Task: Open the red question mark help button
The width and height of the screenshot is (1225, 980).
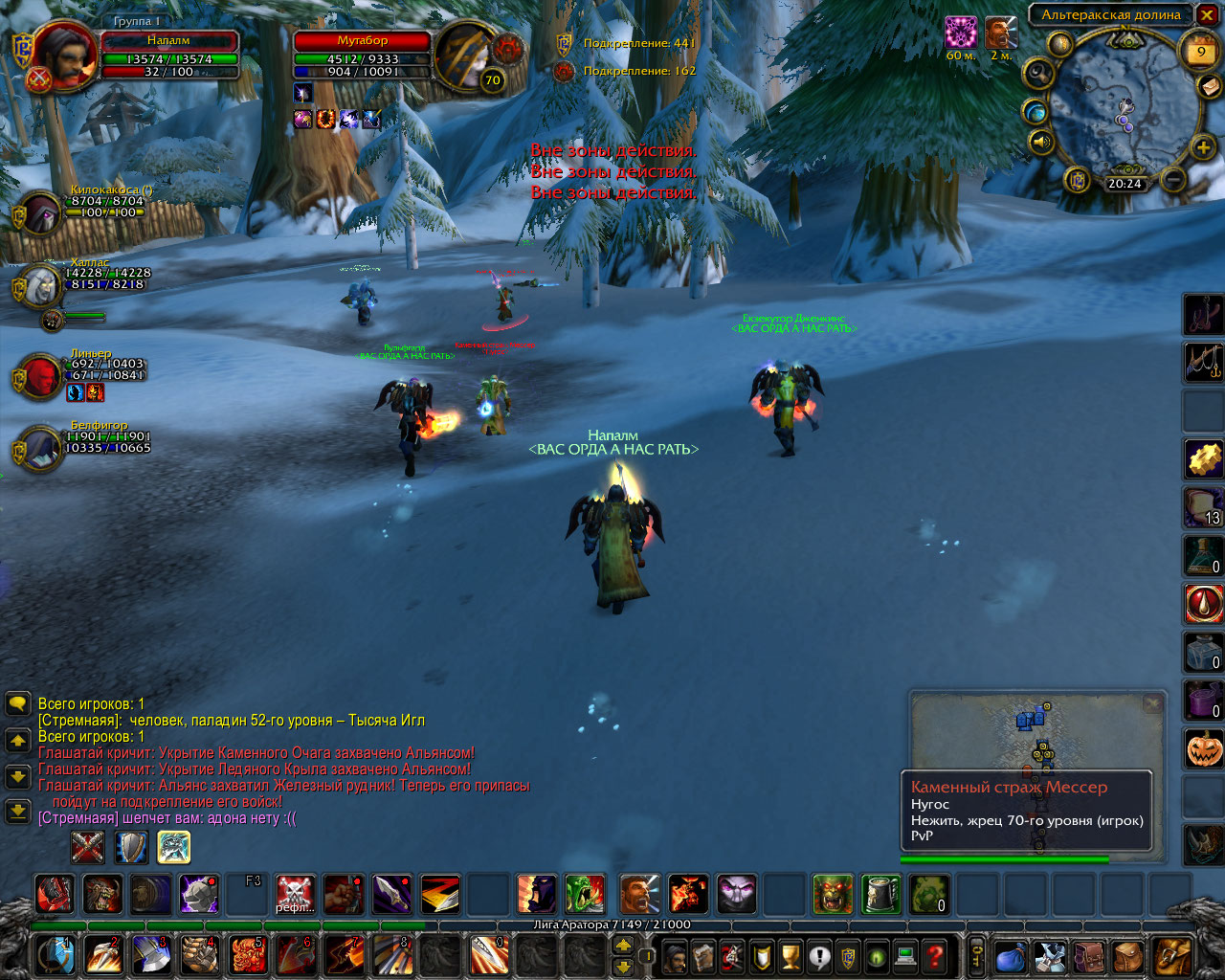Action: click(x=935, y=956)
